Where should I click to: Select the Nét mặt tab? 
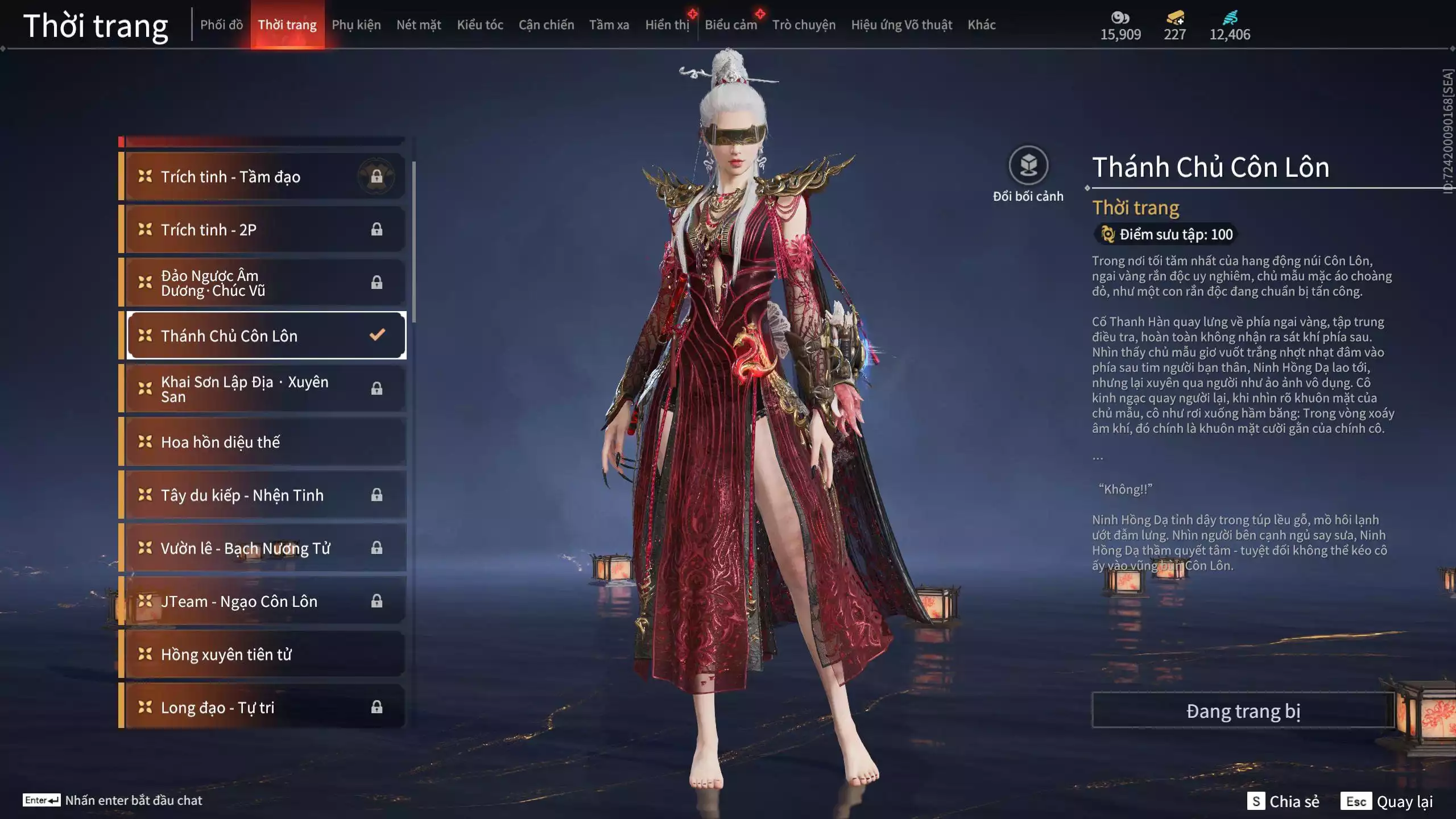click(x=419, y=25)
